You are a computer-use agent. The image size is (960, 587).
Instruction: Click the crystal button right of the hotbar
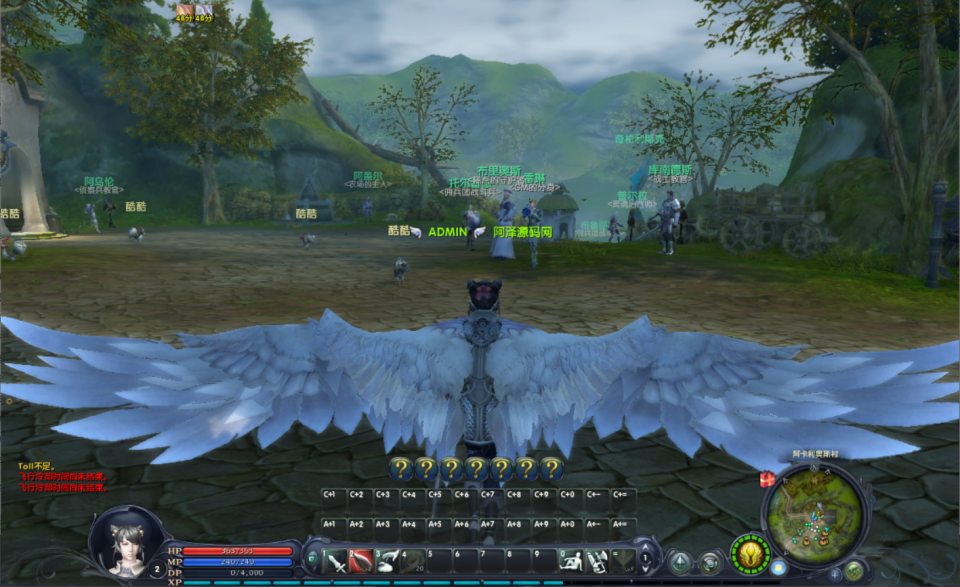(x=681, y=562)
